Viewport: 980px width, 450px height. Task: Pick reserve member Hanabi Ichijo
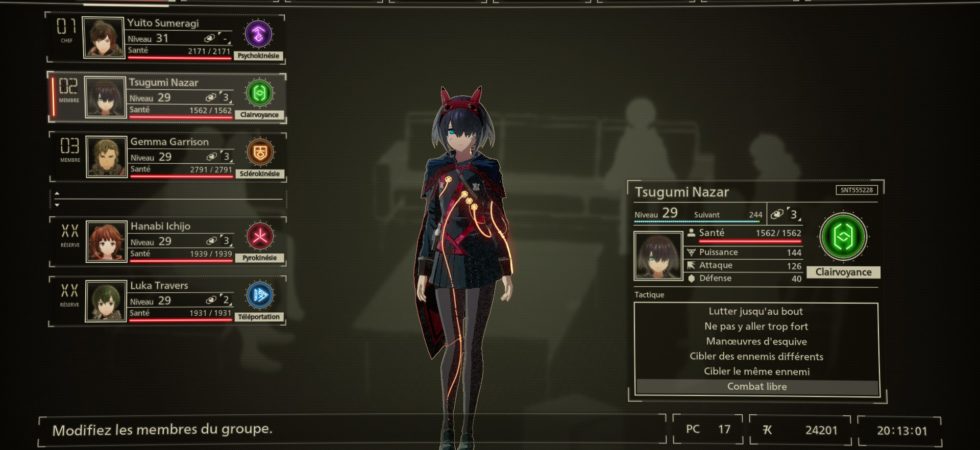[x=165, y=241]
